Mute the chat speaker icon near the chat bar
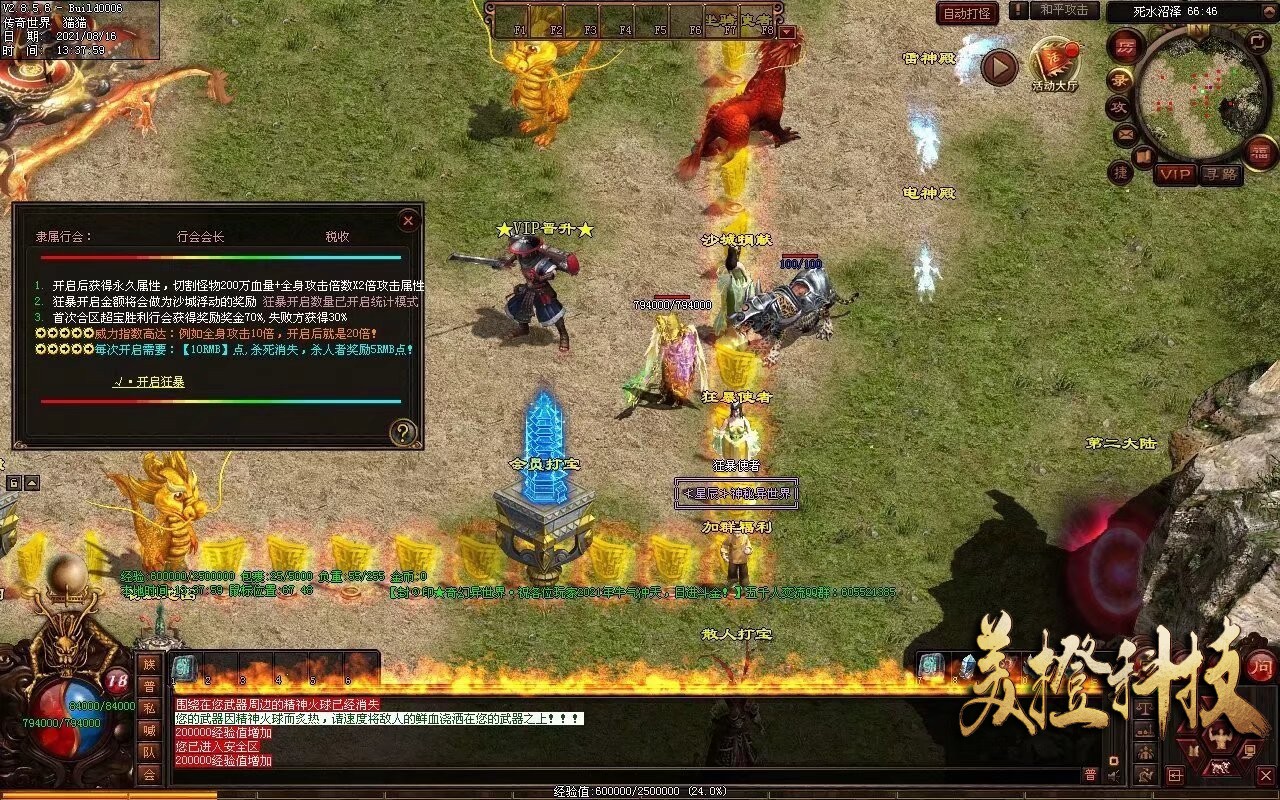 point(1112,775)
